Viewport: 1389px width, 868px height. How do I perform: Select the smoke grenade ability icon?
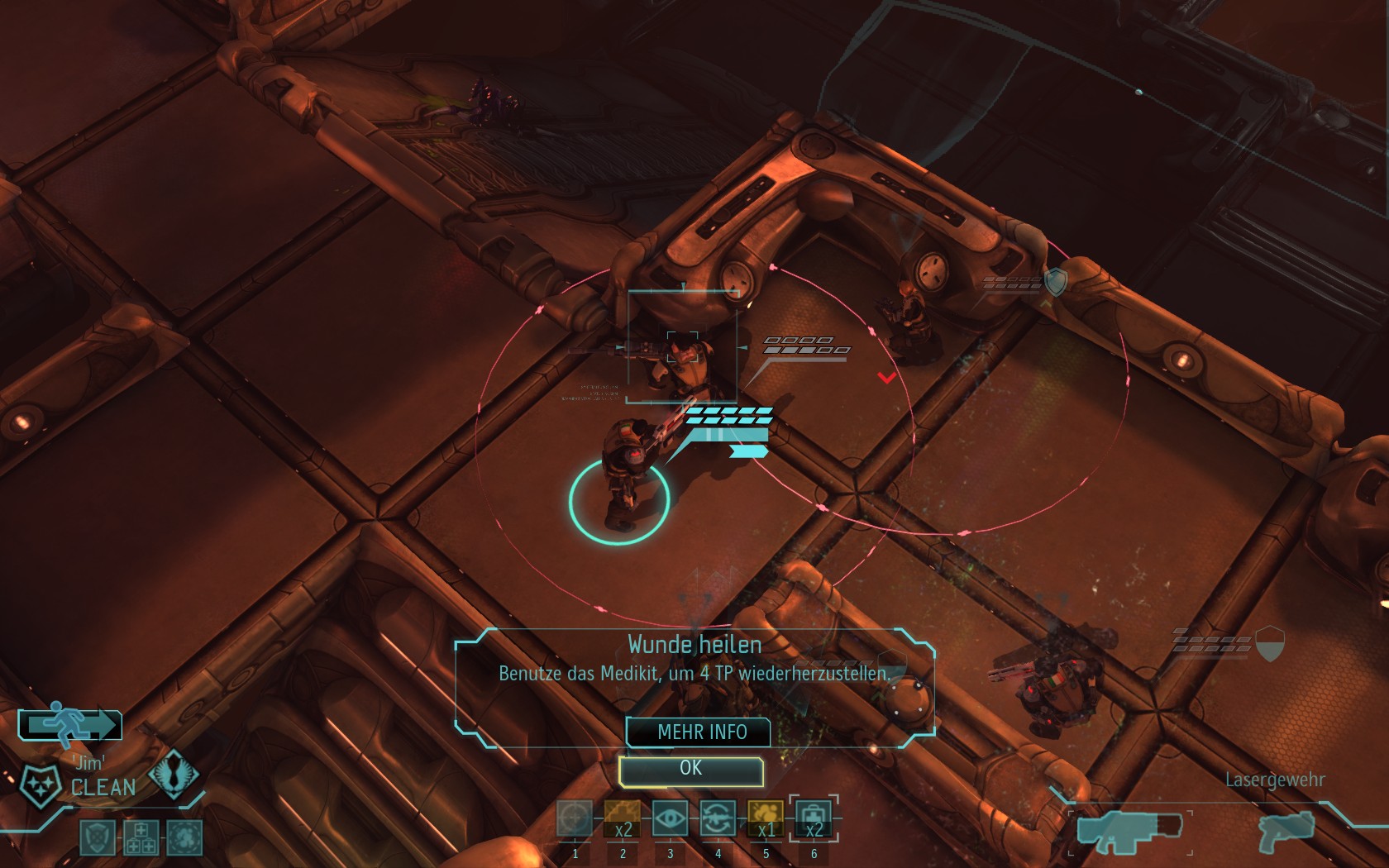[766, 818]
